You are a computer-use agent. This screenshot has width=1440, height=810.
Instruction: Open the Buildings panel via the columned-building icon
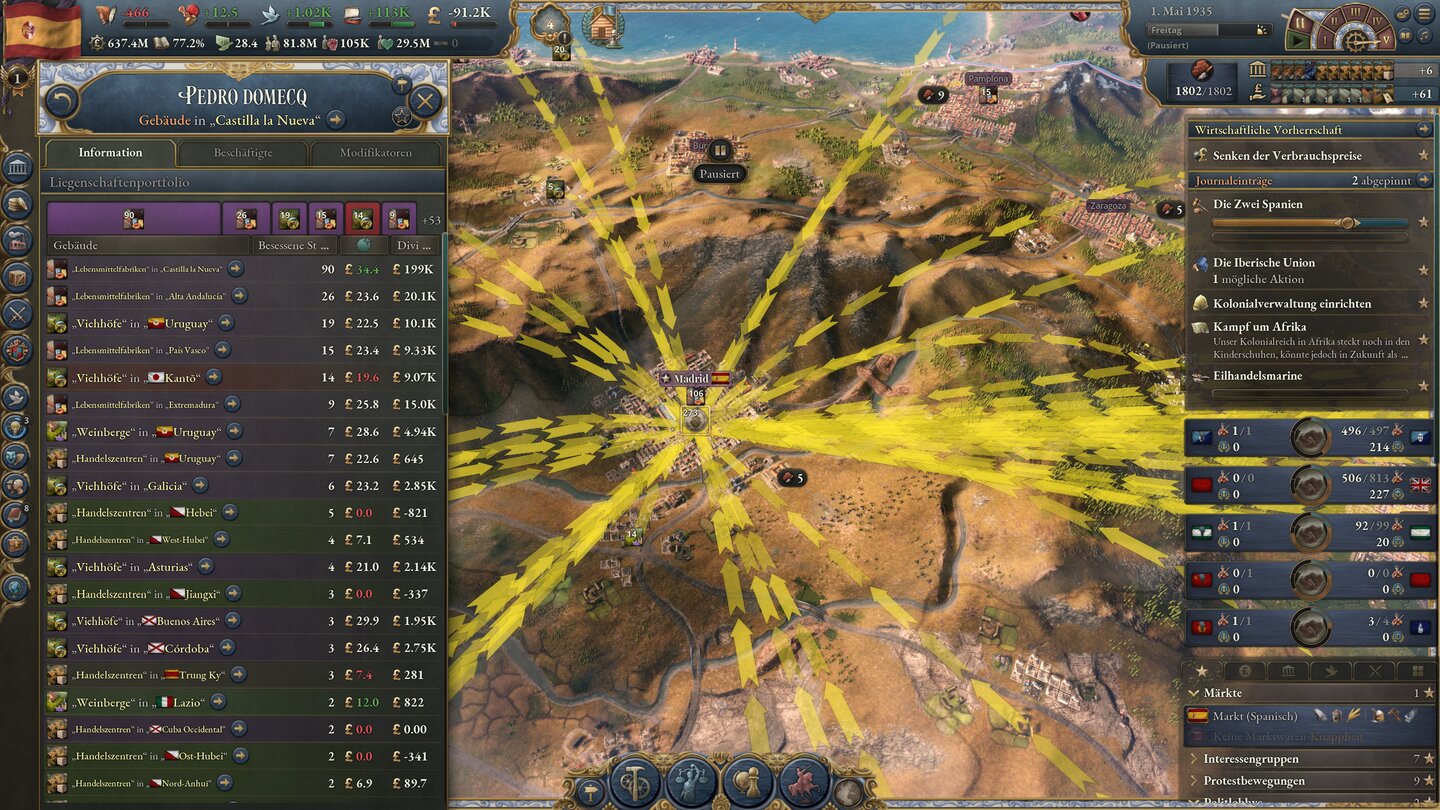pos(15,168)
